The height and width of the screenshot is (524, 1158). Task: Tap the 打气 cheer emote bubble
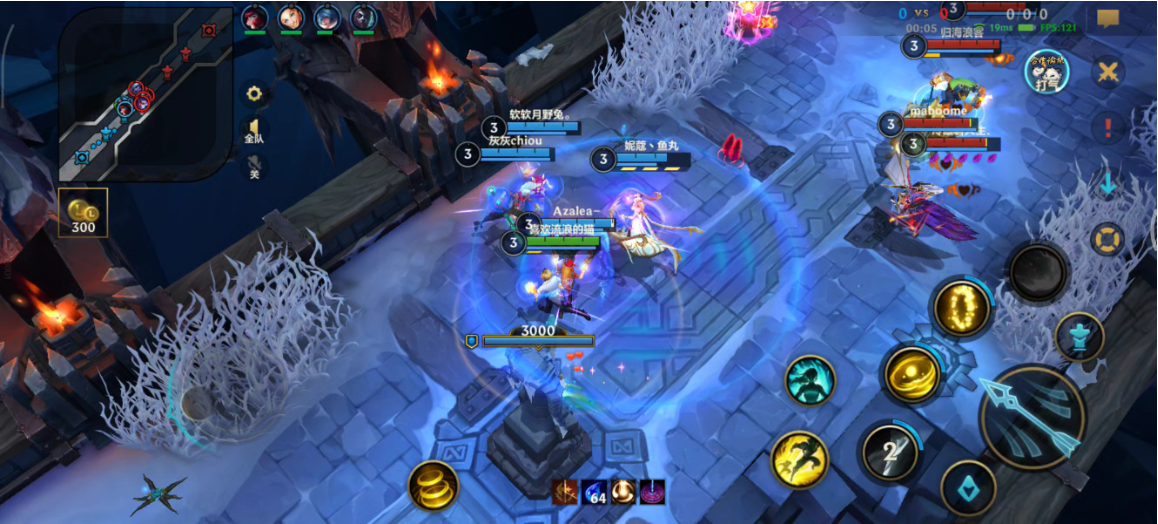click(x=1046, y=71)
